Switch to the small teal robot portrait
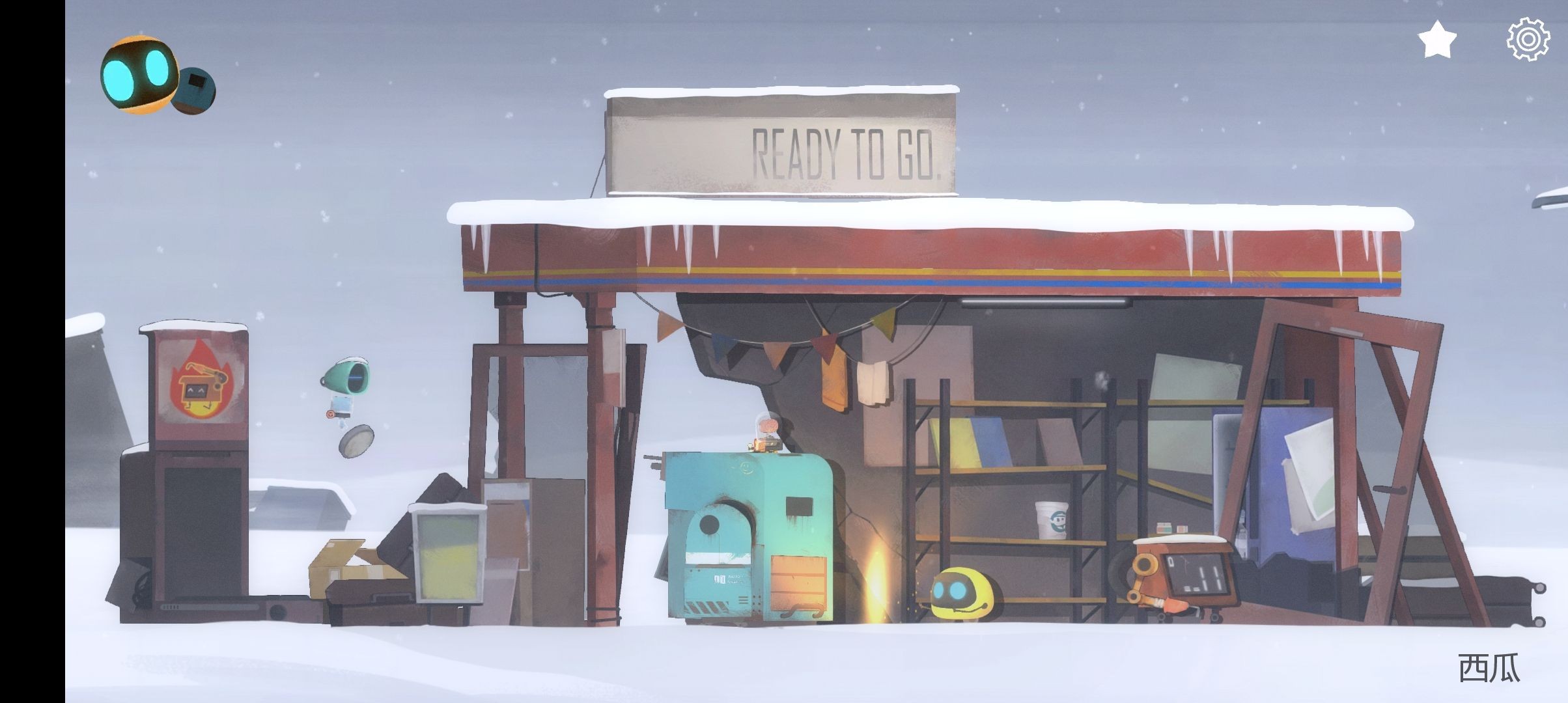The height and width of the screenshot is (703, 1568). (x=195, y=90)
